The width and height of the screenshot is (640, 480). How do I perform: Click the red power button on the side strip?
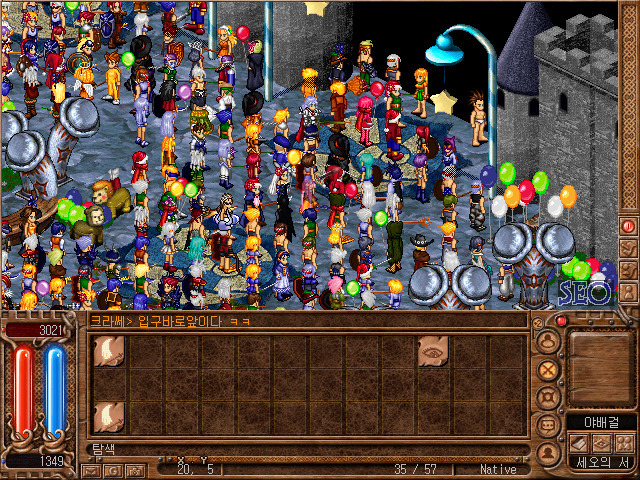(629, 226)
